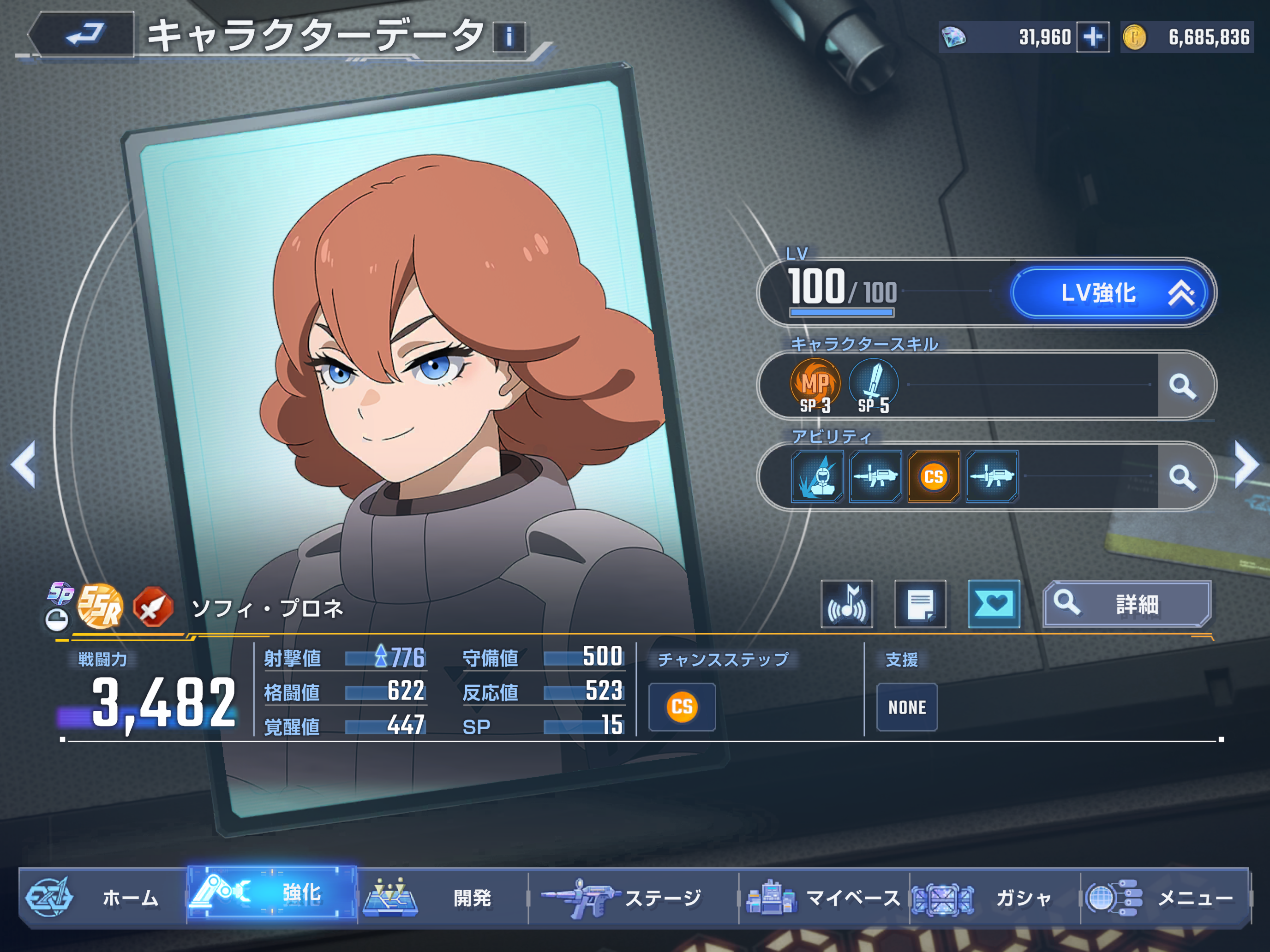Screen dimensions: 1270x952
Task: Open the 詳細 details button
Action: 1126,604
